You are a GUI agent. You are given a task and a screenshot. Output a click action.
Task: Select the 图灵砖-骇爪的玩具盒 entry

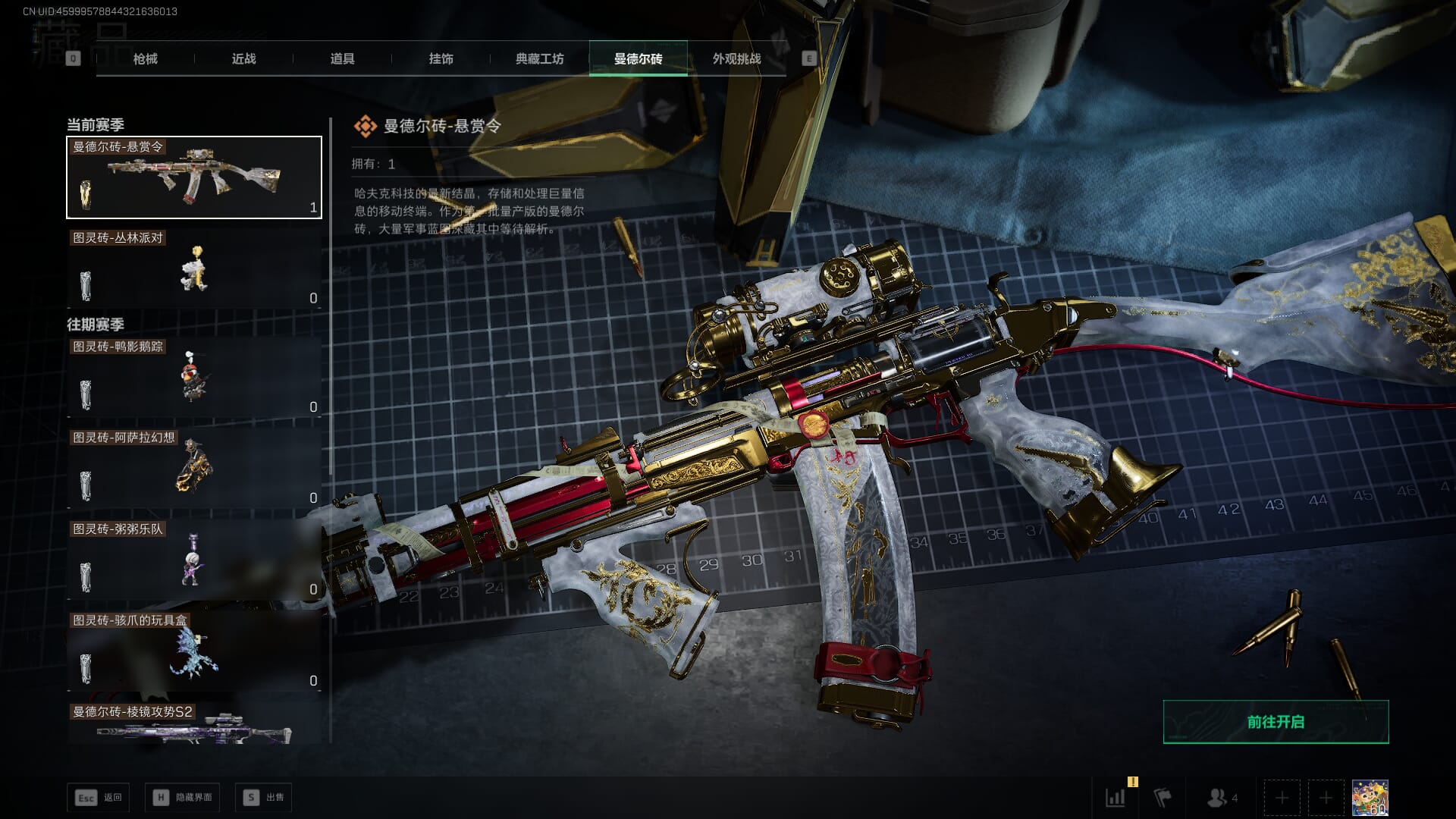(x=194, y=651)
